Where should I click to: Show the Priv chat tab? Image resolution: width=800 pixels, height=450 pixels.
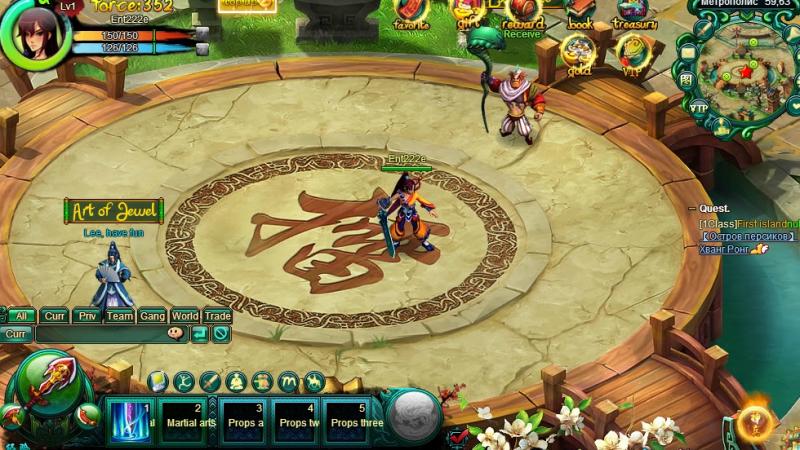click(x=88, y=316)
